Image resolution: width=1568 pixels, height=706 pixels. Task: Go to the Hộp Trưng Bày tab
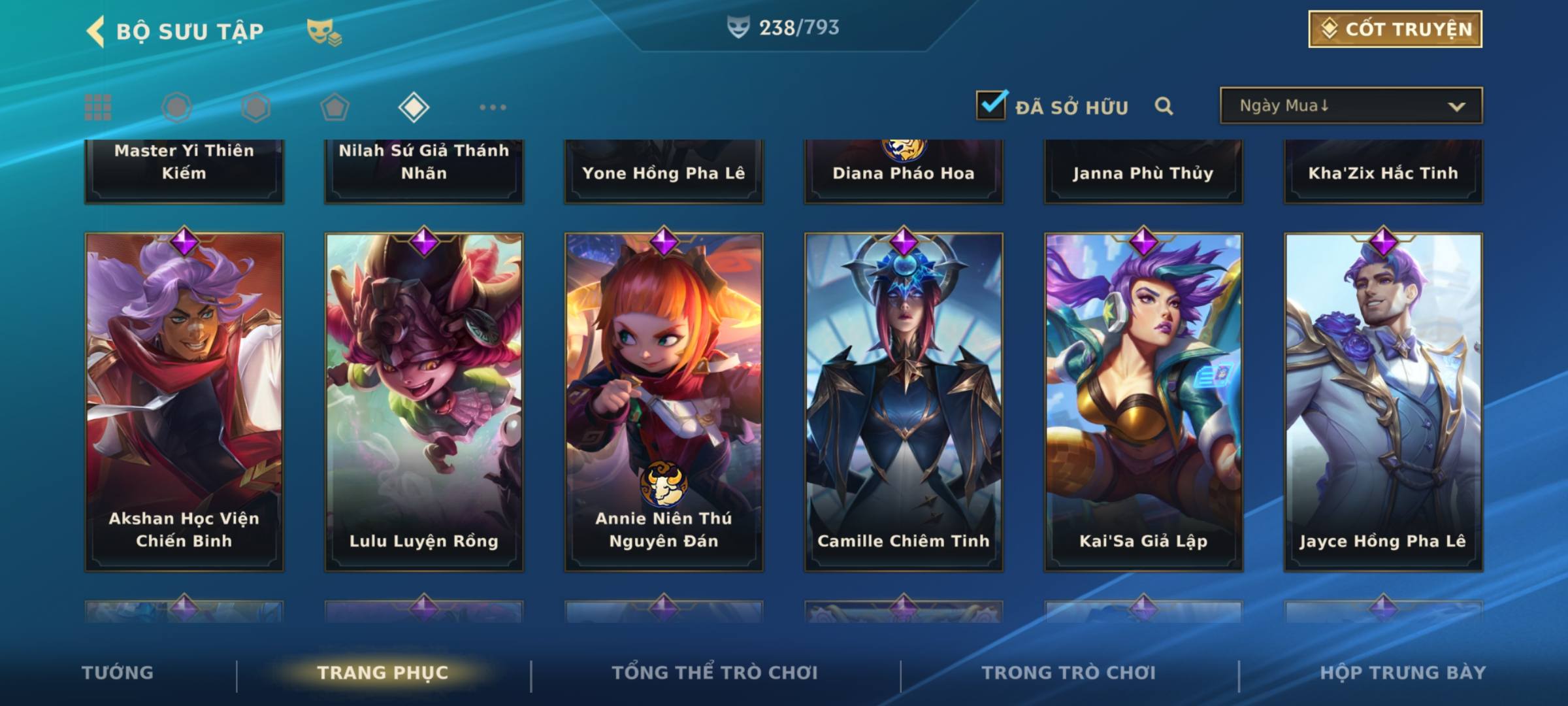(1403, 673)
